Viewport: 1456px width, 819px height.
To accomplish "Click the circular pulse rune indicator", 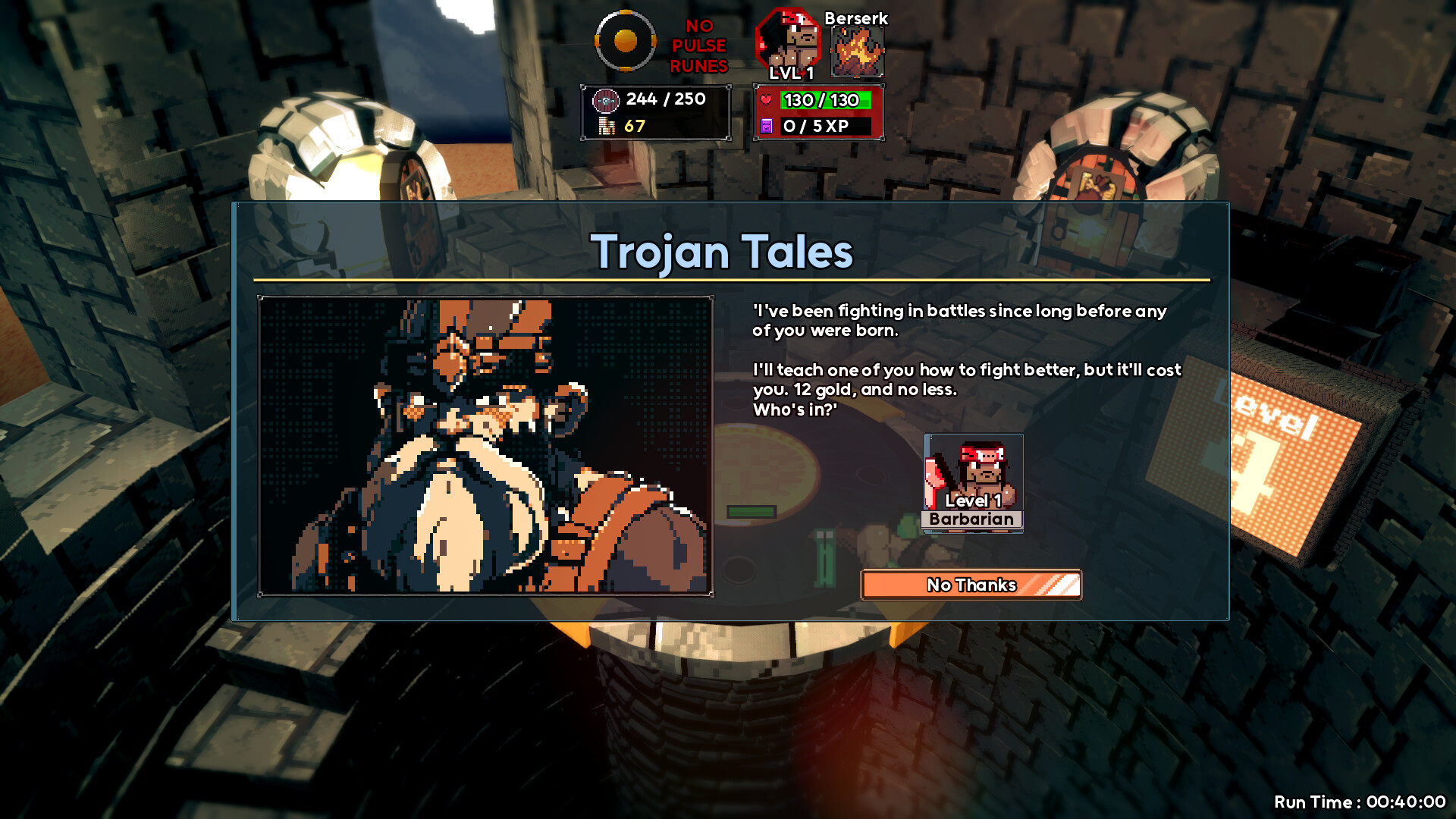I will (x=625, y=40).
